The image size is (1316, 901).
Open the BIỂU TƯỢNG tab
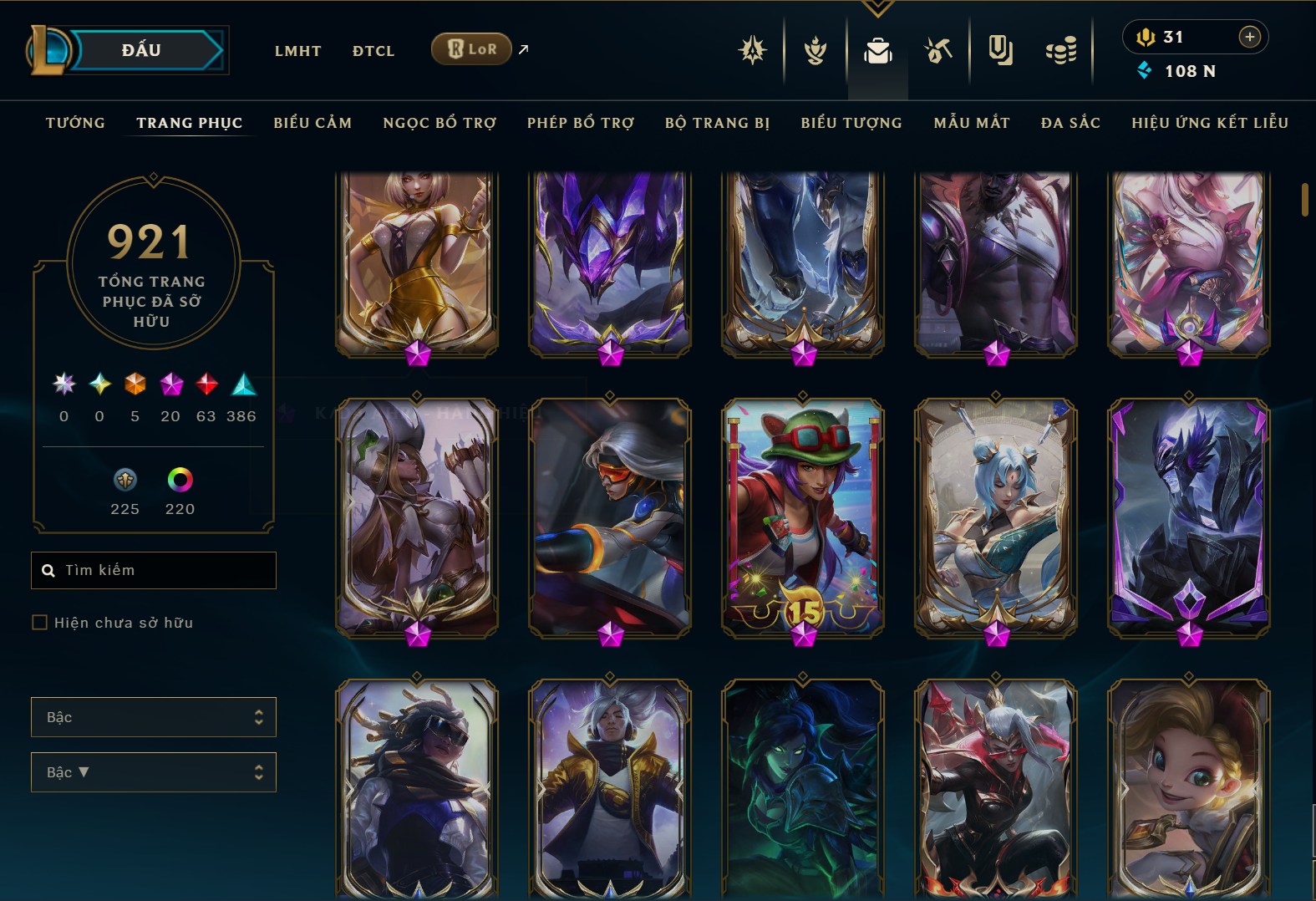pos(851,123)
